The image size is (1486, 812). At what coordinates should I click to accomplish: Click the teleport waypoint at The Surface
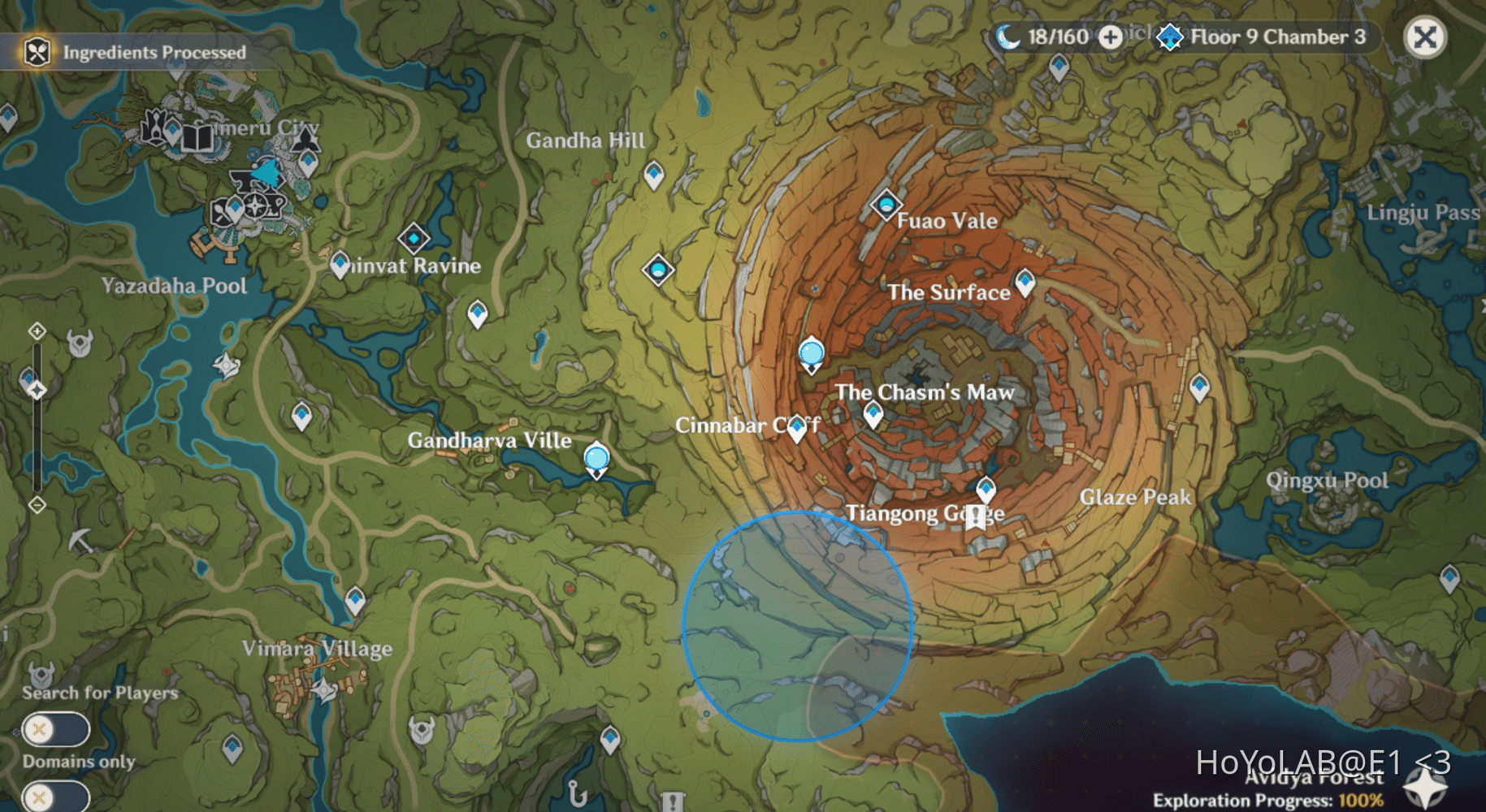pos(1025,282)
